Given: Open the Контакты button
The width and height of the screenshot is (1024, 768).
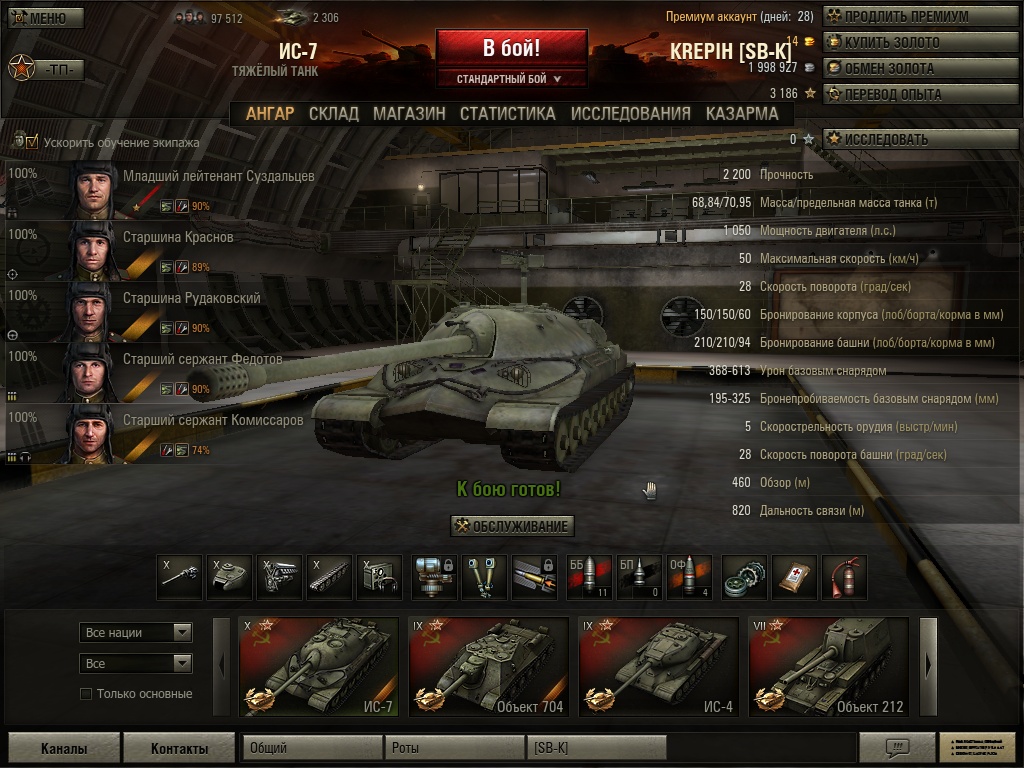Looking at the screenshot, I should (x=179, y=748).
